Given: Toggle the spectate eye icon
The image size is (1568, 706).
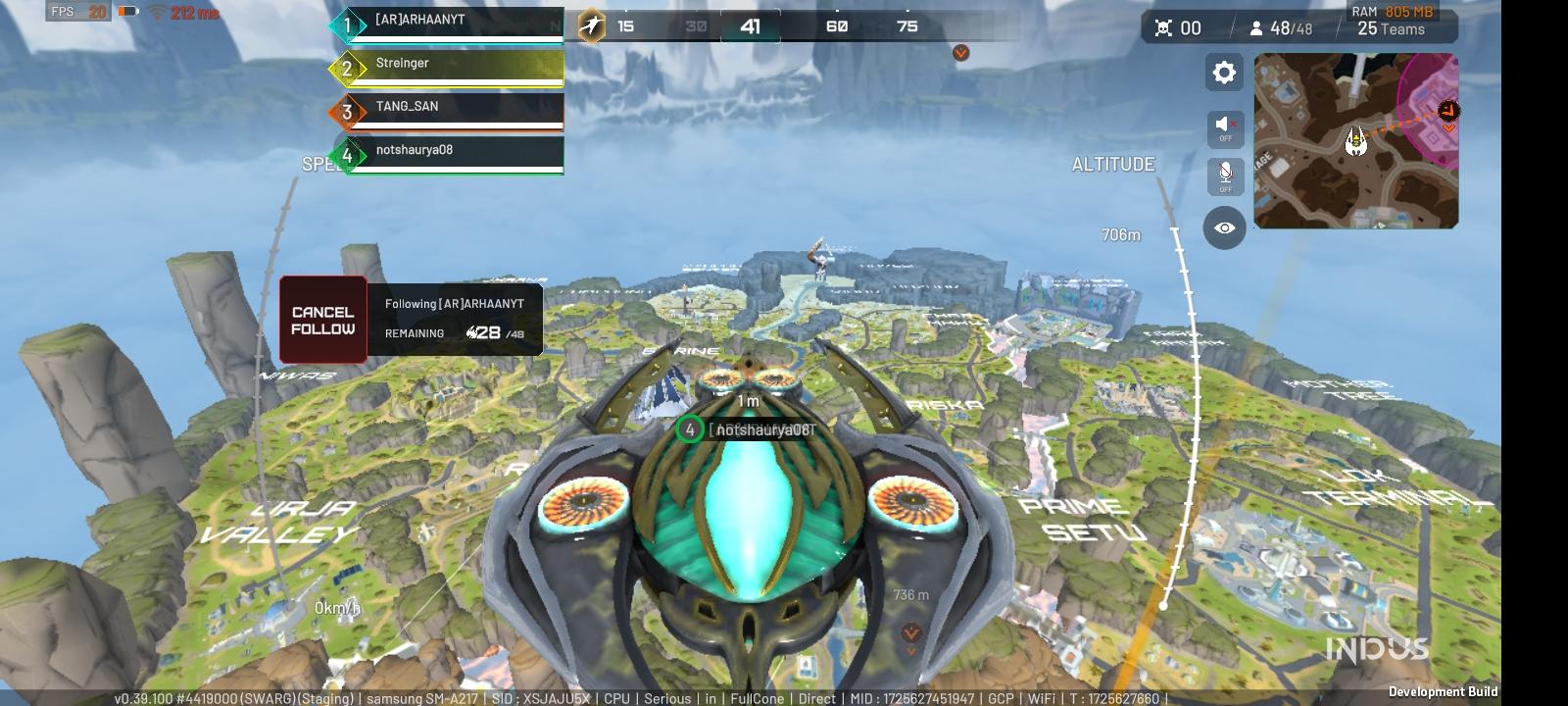Looking at the screenshot, I should [x=1223, y=227].
